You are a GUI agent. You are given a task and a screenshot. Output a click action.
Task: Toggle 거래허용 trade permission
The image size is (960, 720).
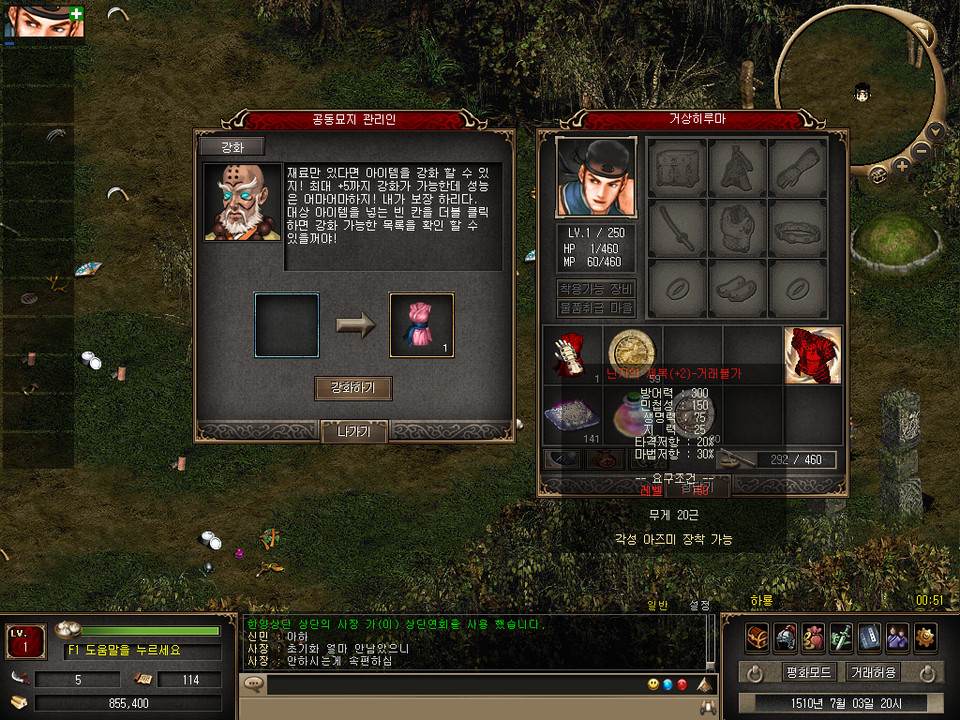872,672
